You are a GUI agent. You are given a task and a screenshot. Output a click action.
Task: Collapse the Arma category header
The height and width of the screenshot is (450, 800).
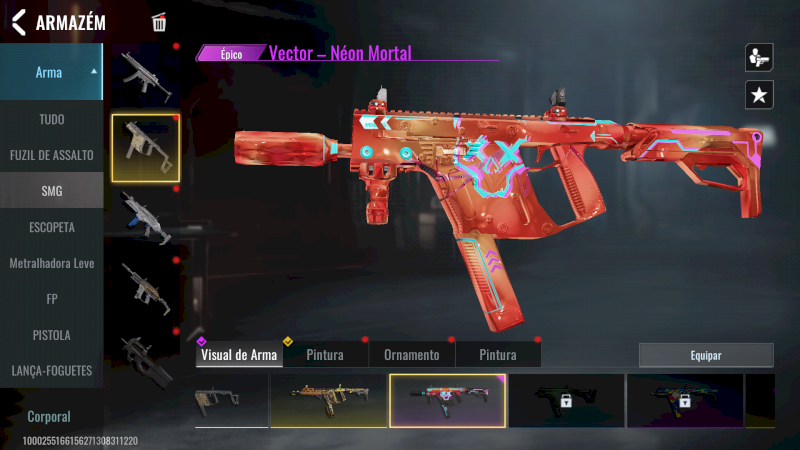[x=51, y=72]
